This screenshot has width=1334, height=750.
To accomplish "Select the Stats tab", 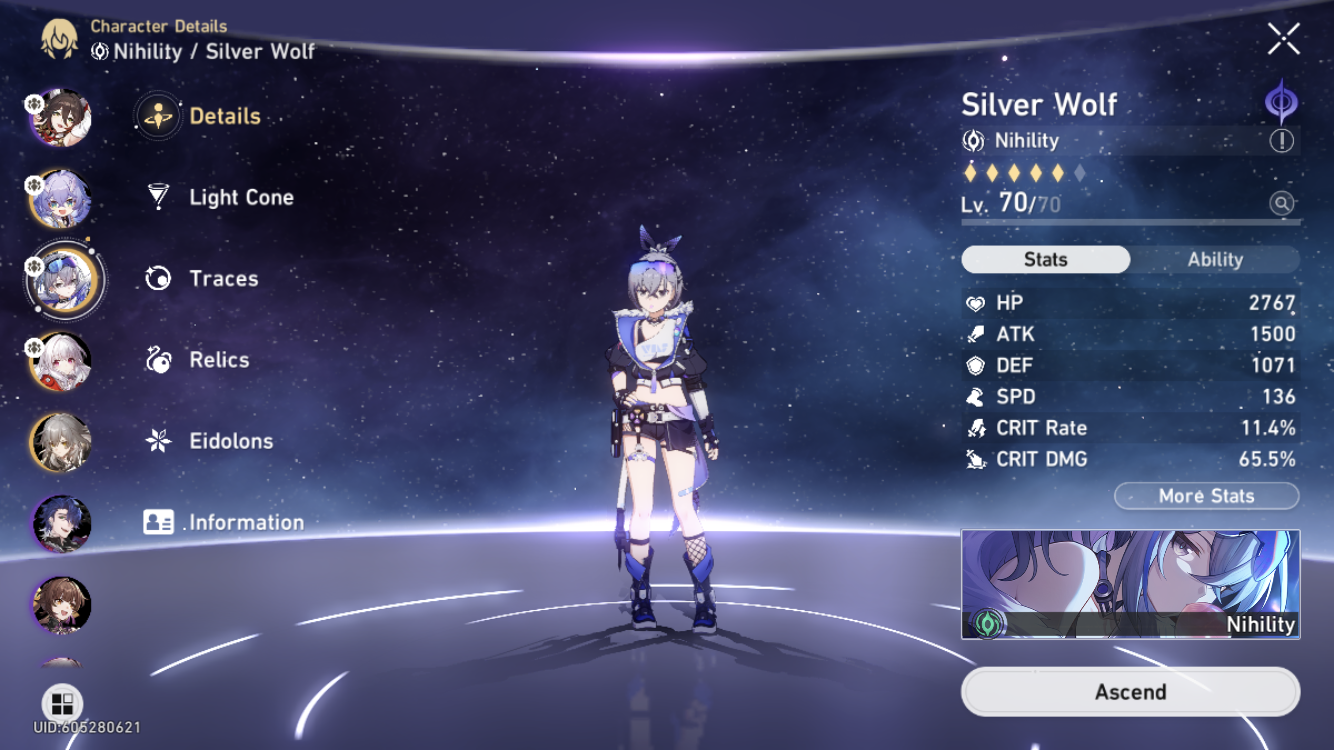I will pyautogui.click(x=1045, y=259).
